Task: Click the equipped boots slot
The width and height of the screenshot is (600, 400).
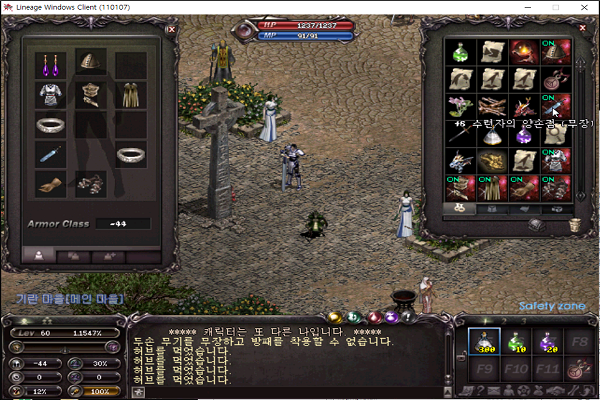Action: 90,183
